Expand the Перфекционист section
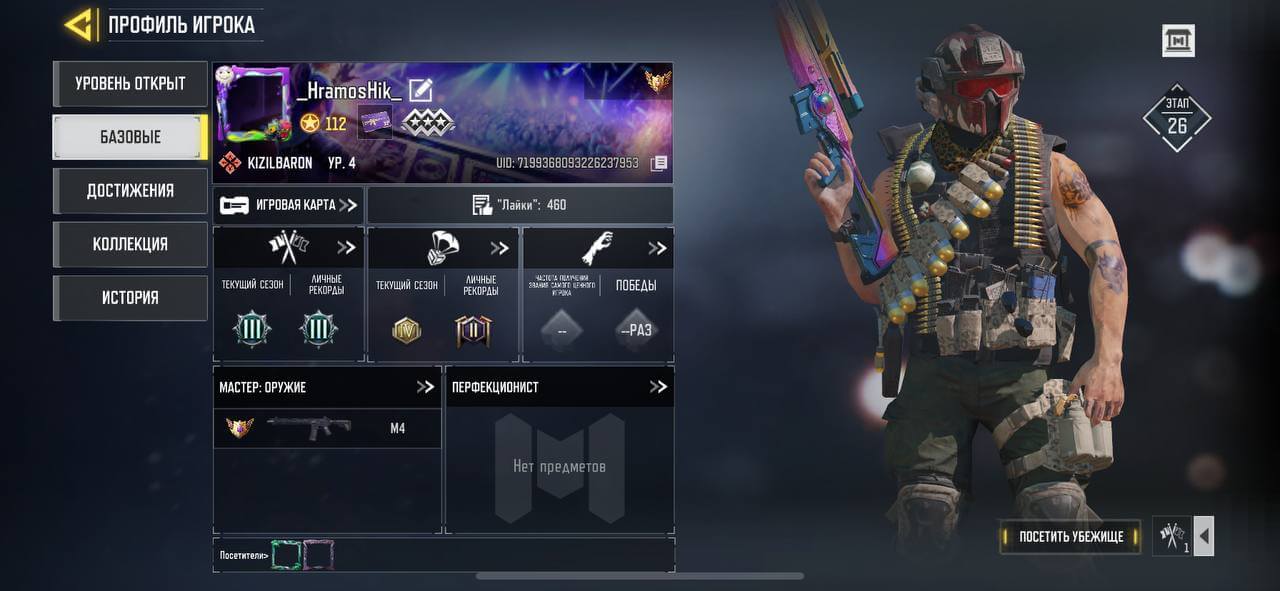Viewport: 1280px width, 591px height. coord(657,387)
